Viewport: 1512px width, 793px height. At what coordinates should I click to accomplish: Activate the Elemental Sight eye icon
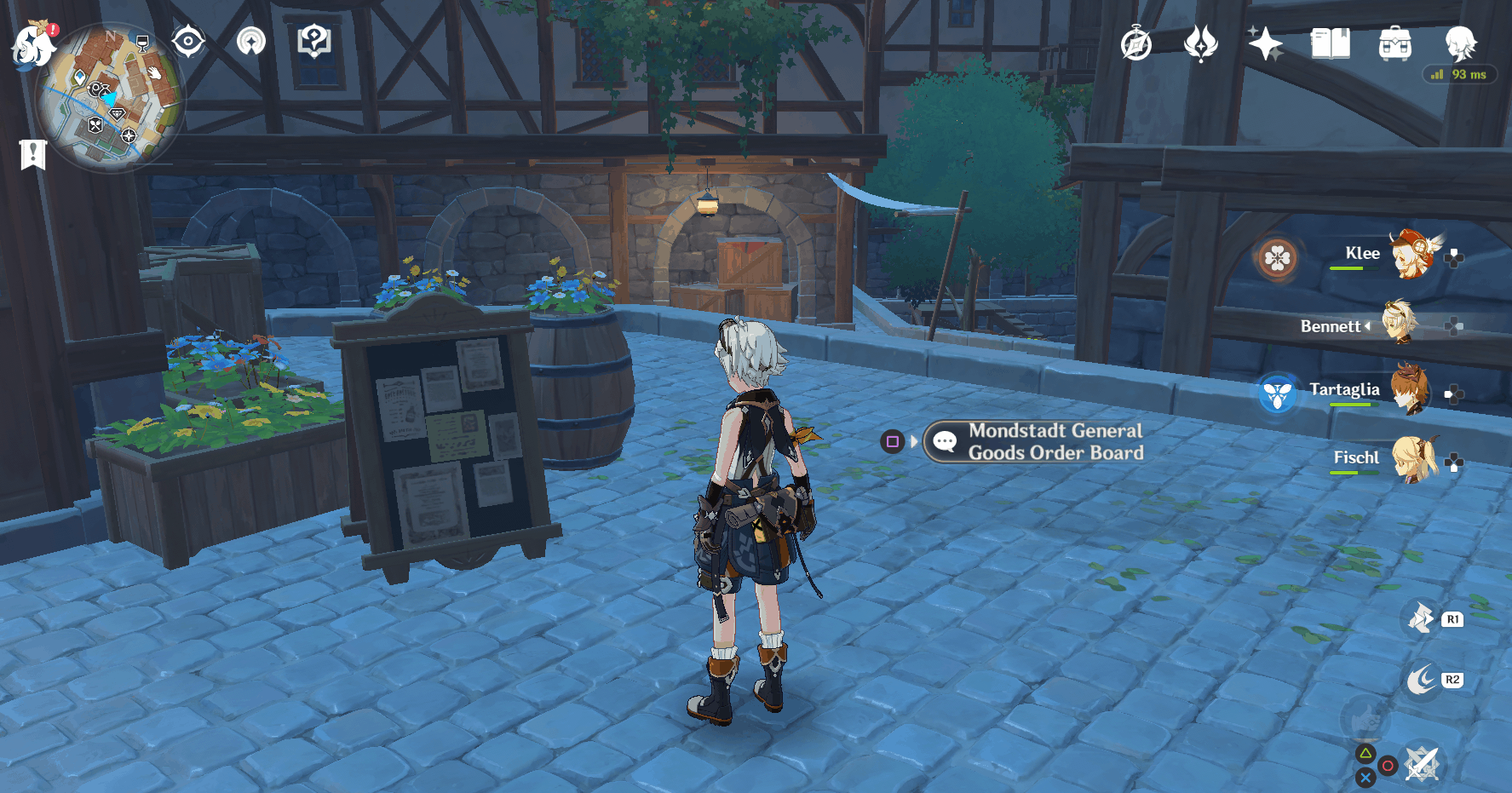(x=187, y=40)
